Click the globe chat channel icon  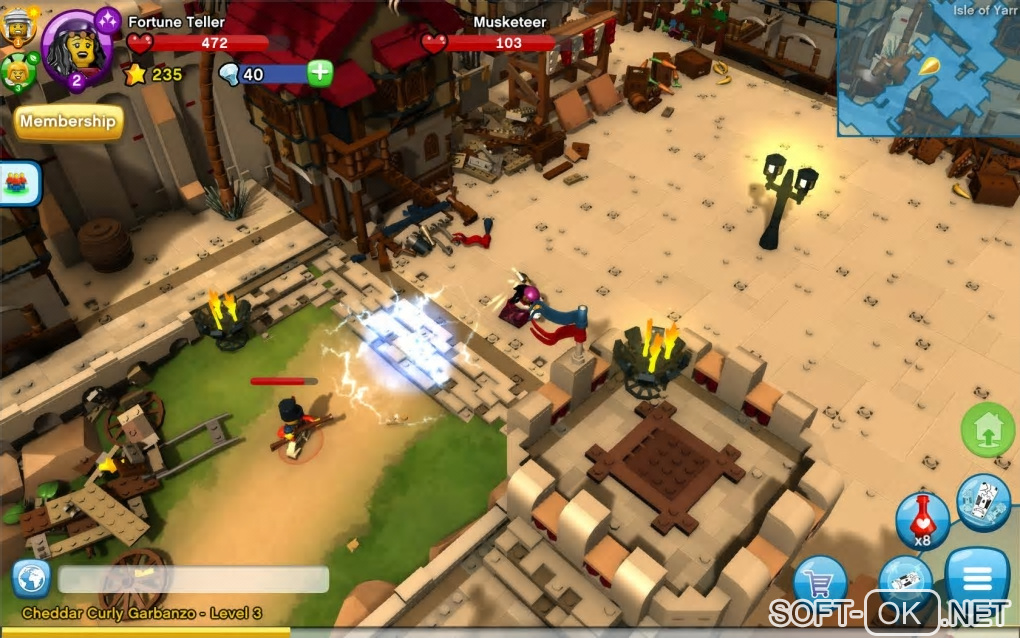coord(31,579)
